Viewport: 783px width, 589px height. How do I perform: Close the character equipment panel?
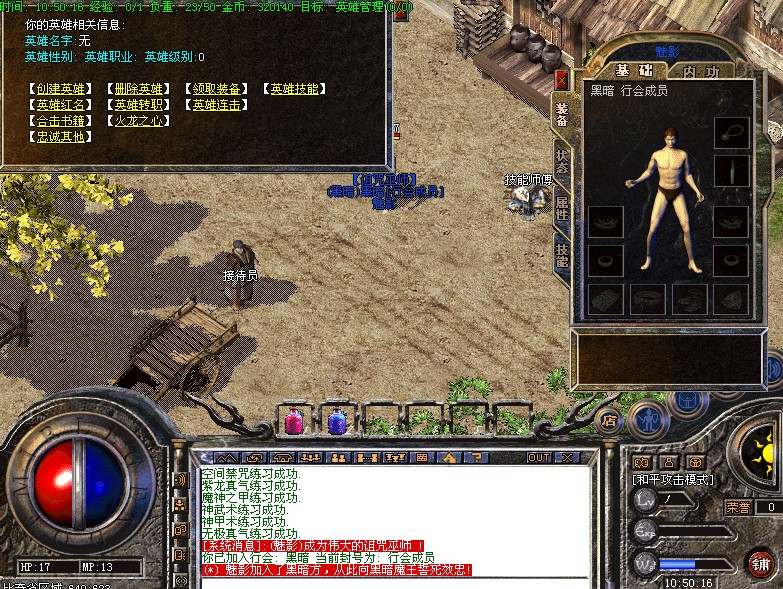coord(561,79)
